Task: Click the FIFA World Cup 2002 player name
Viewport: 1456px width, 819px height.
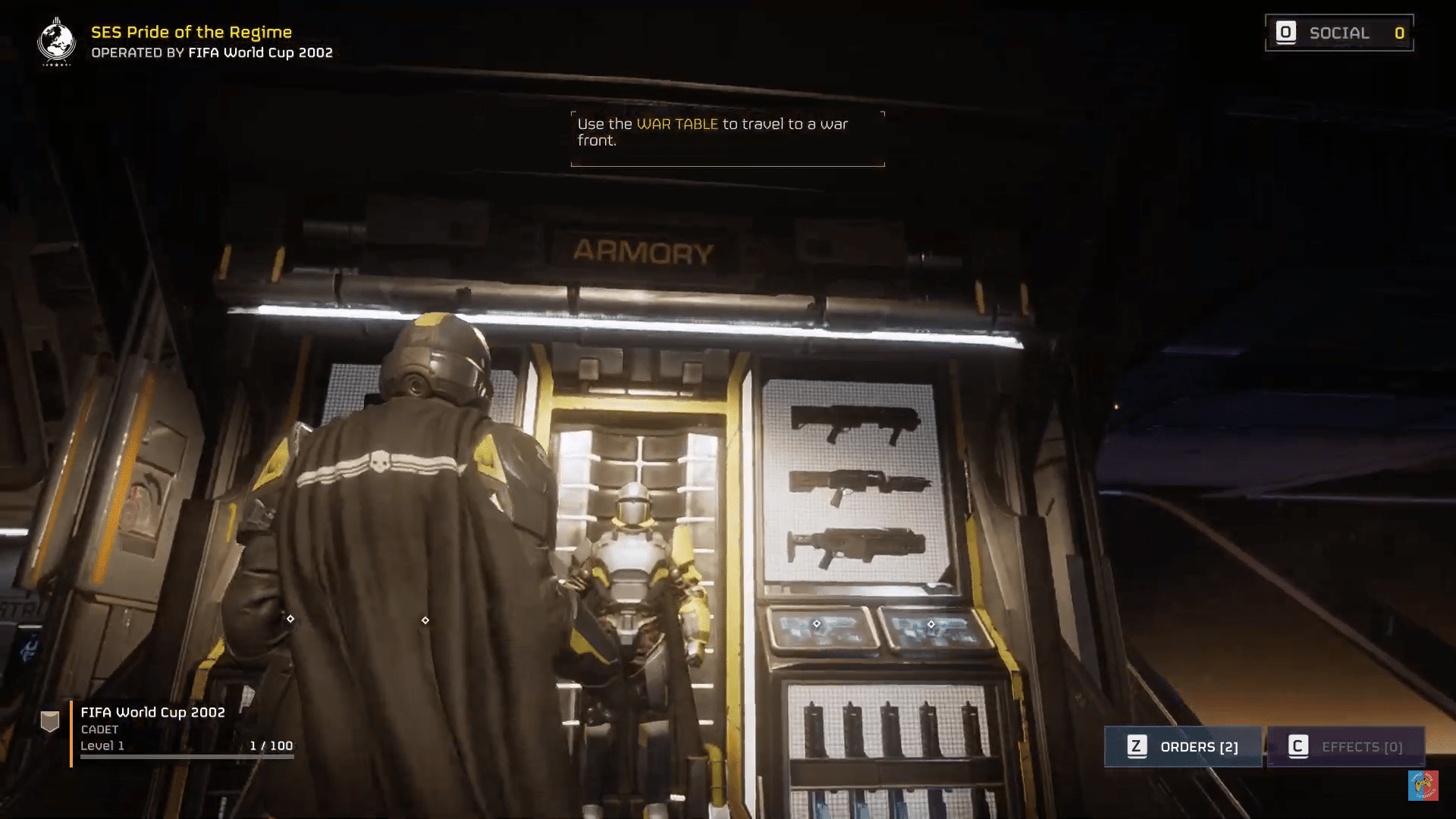Action: pos(153,712)
